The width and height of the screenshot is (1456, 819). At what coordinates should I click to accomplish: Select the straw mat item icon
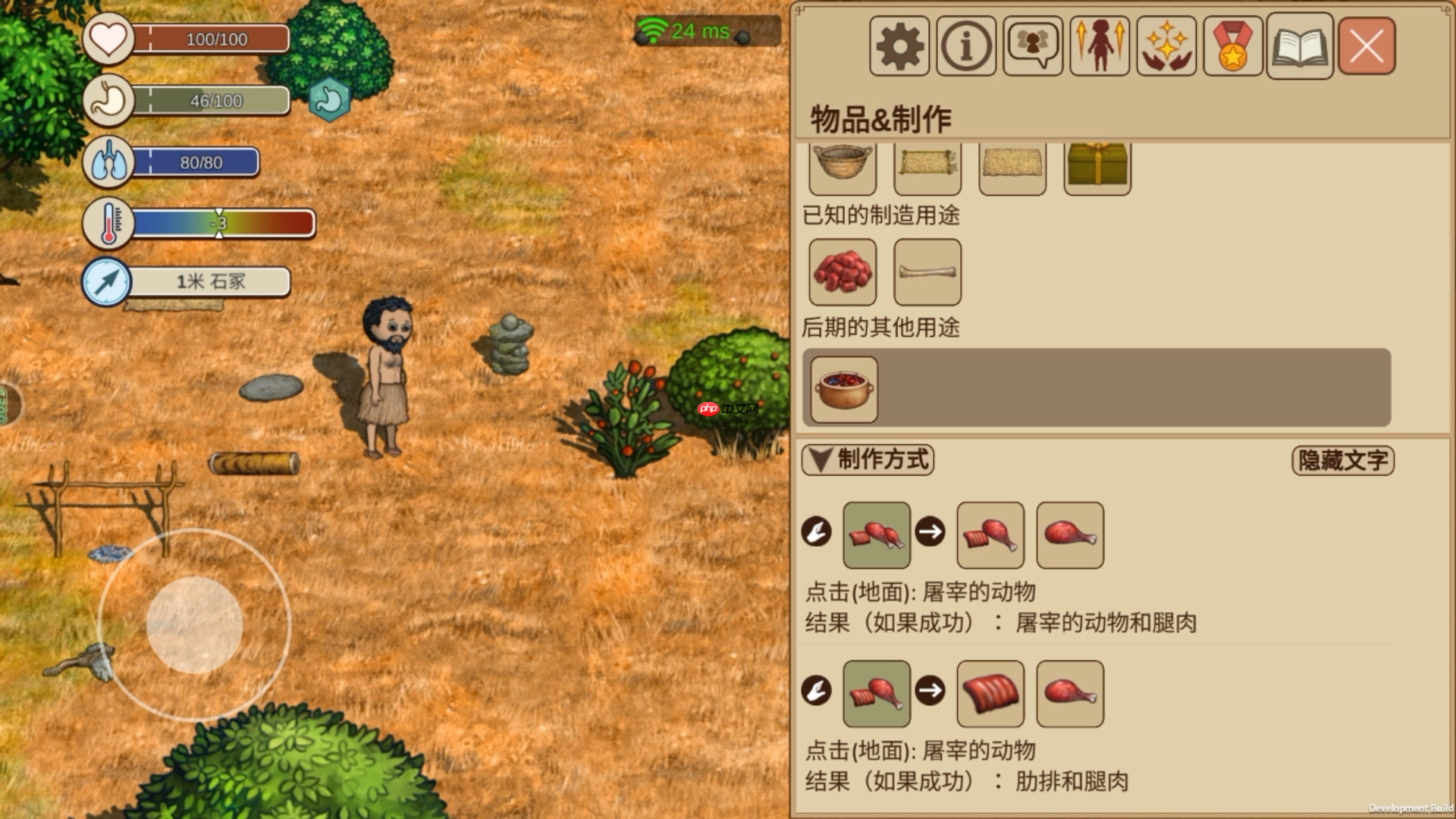927,167
